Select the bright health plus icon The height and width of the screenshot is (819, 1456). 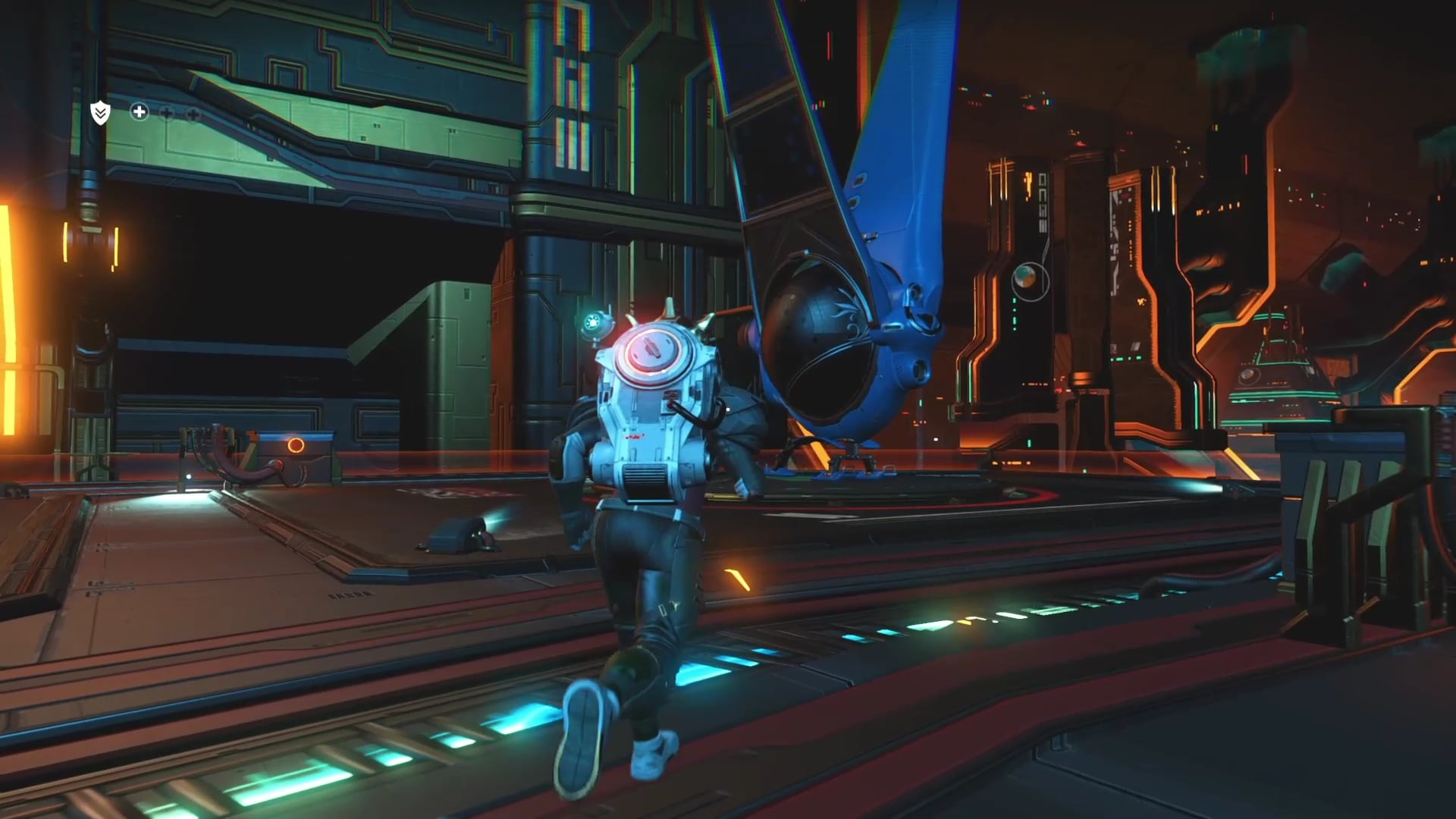point(139,112)
